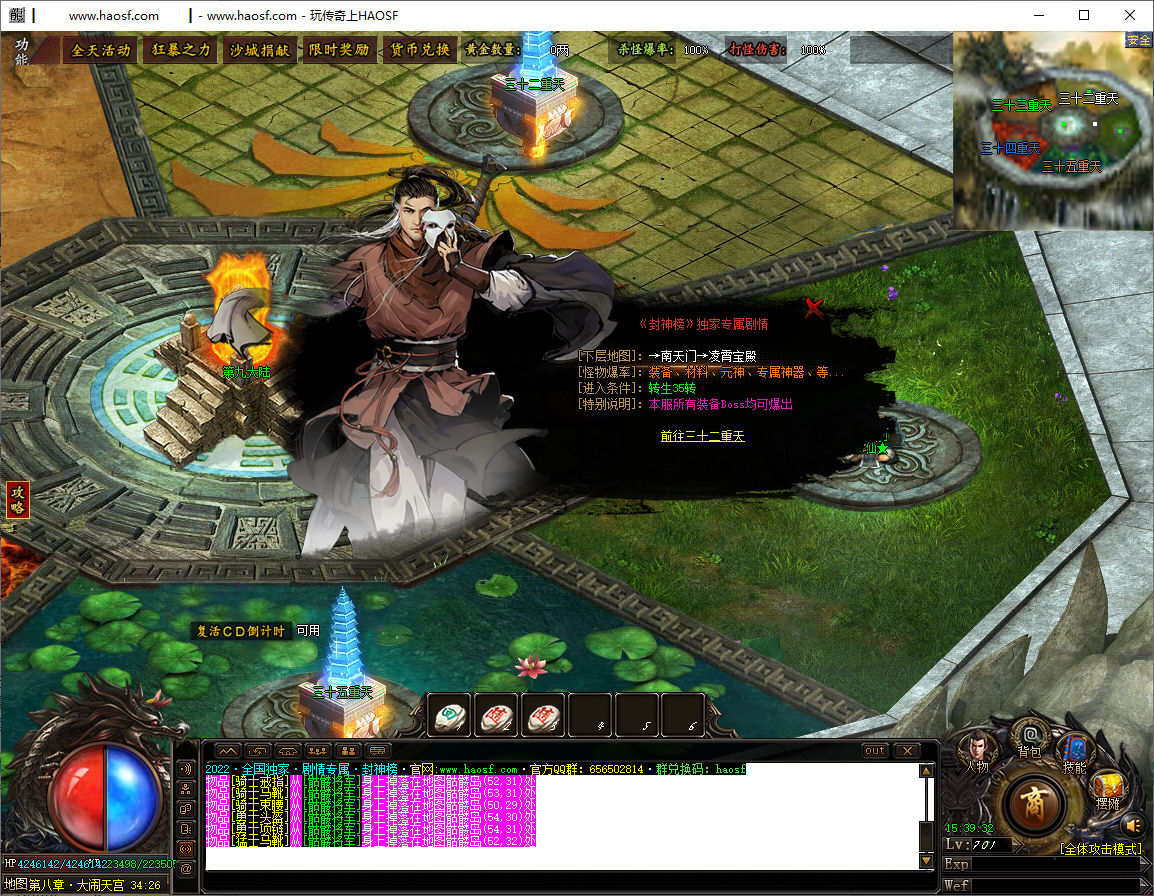The image size is (1154, 896).
Task: Open the 沙城捐献 donation panel
Action: (x=259, y=50)
